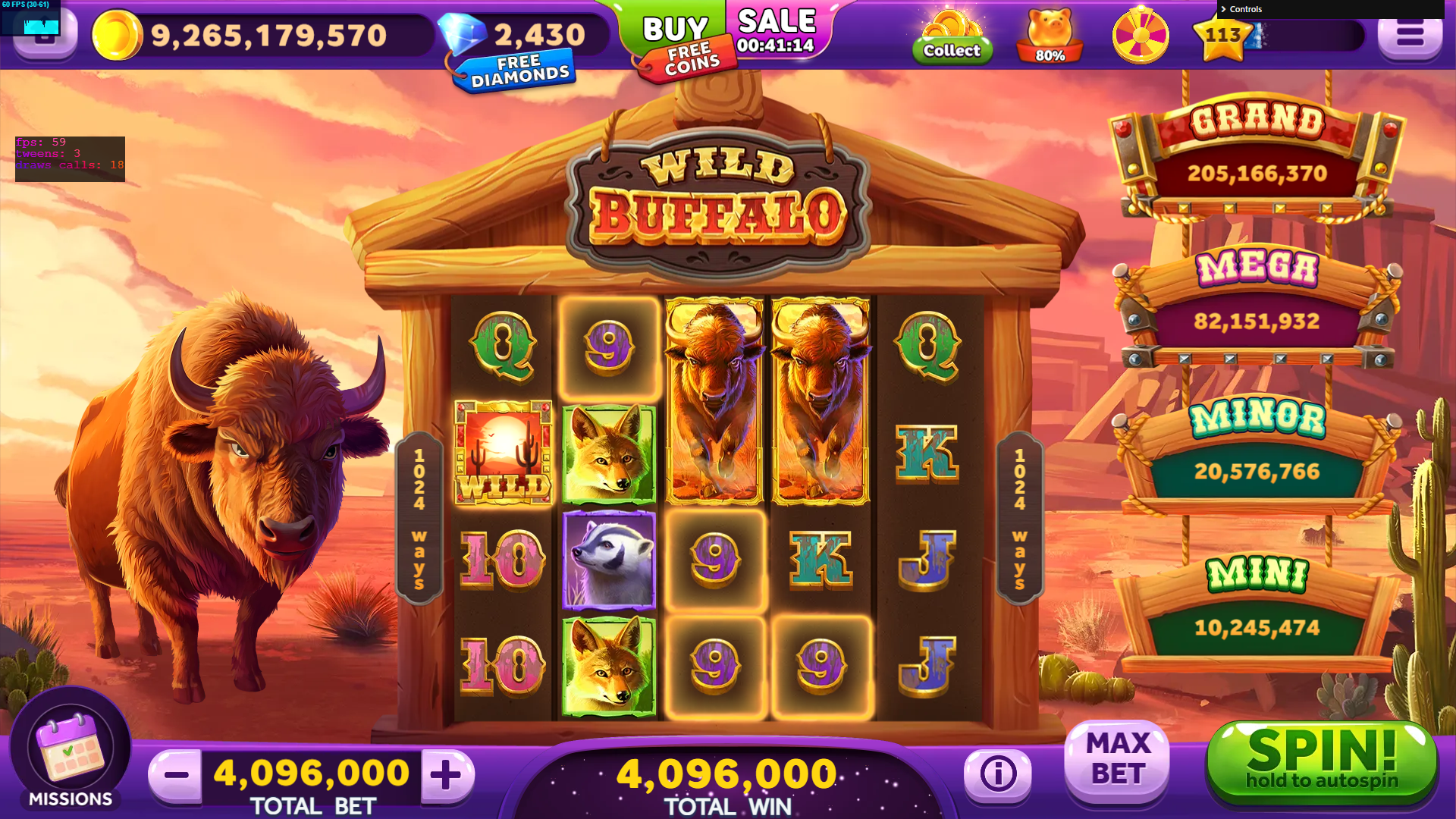Open the paytable info button

(997, 774)
